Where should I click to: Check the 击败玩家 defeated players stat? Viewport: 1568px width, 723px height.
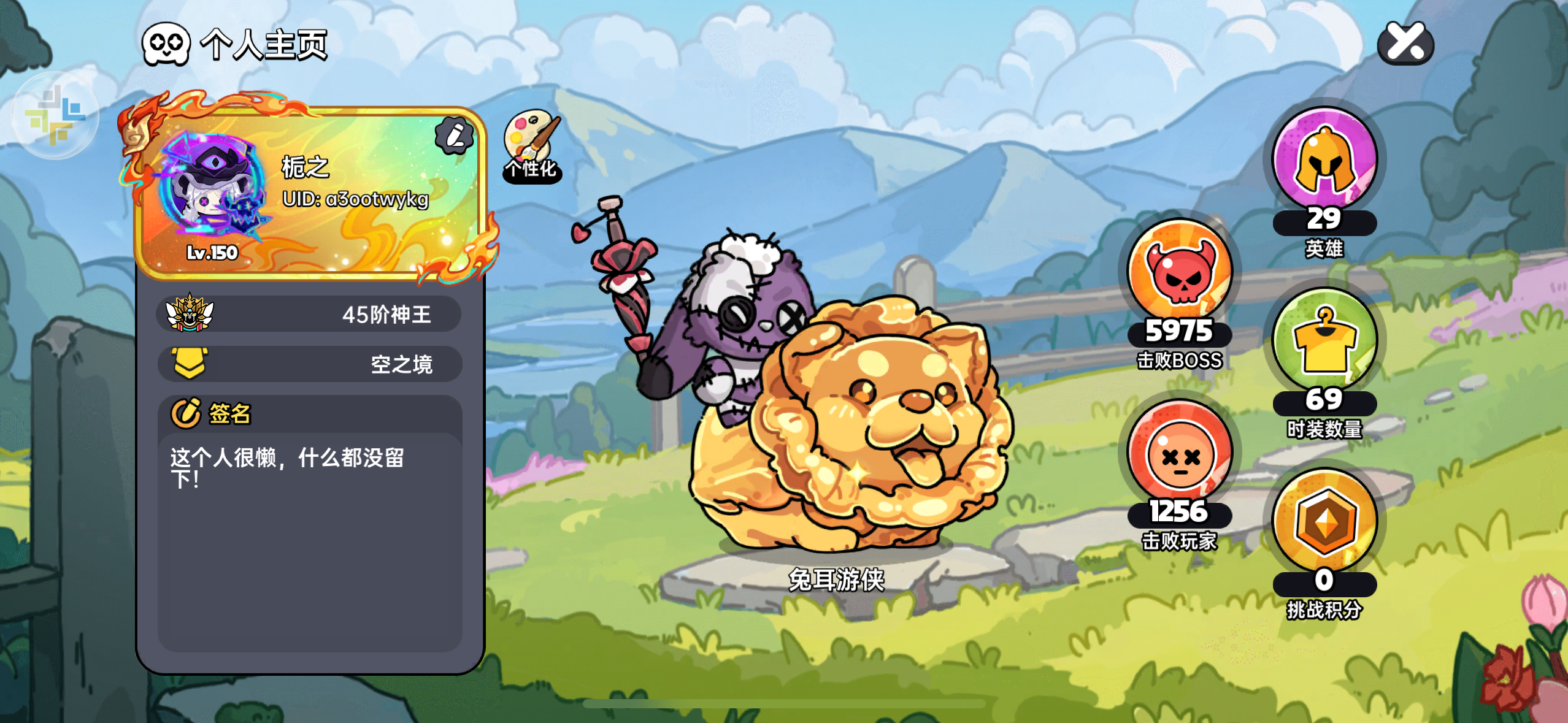coord(1179,453)
